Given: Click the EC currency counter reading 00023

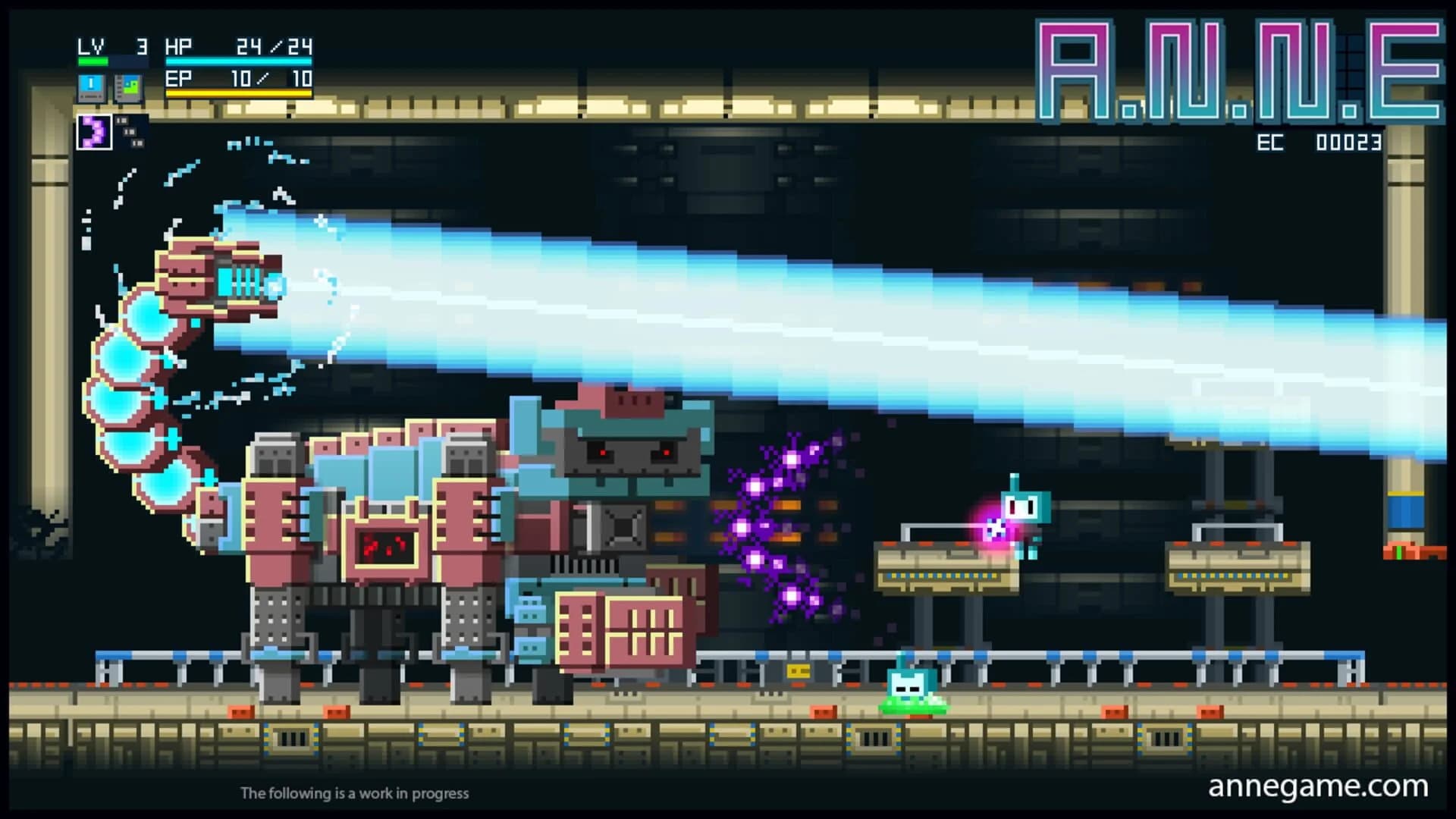Looking at the screenshot, I should [x=1323, y=140].
